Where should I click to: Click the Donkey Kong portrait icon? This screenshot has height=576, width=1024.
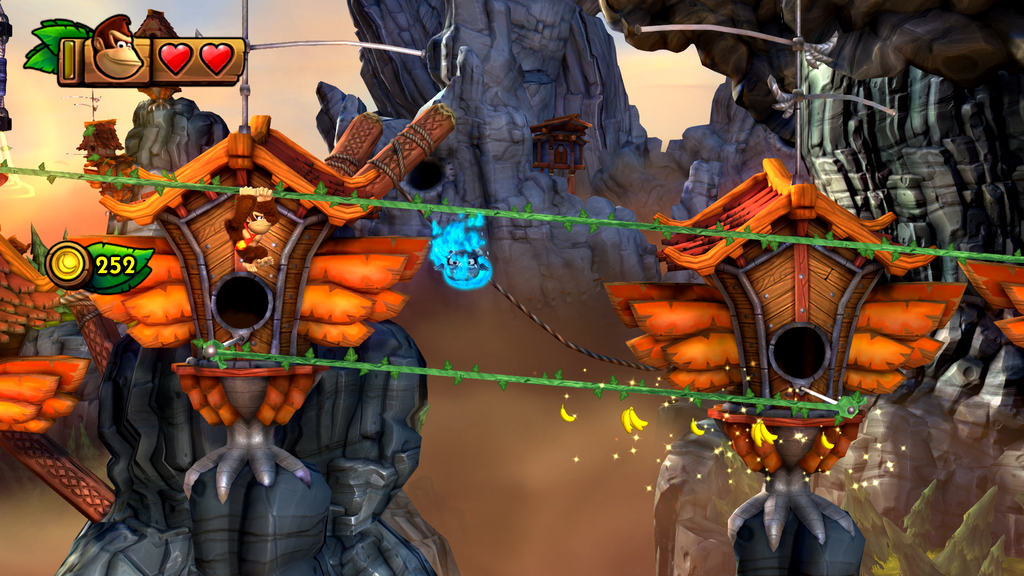point(117,48)
